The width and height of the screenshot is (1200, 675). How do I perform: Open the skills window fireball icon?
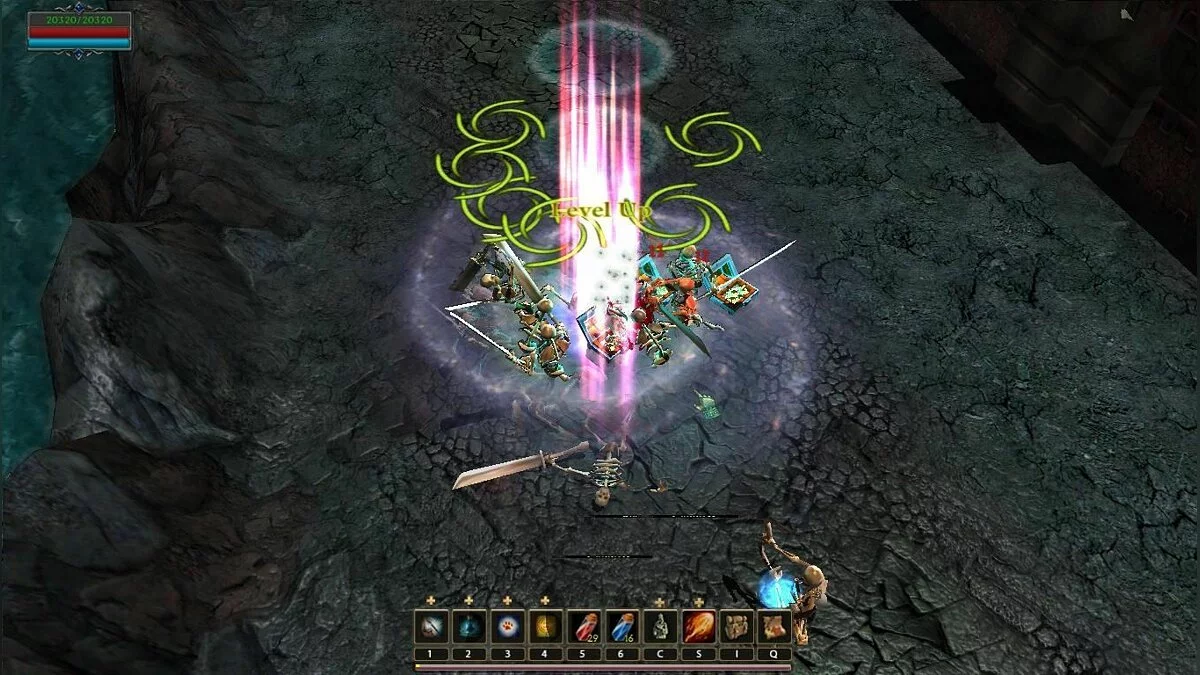(x=698, y=627)
